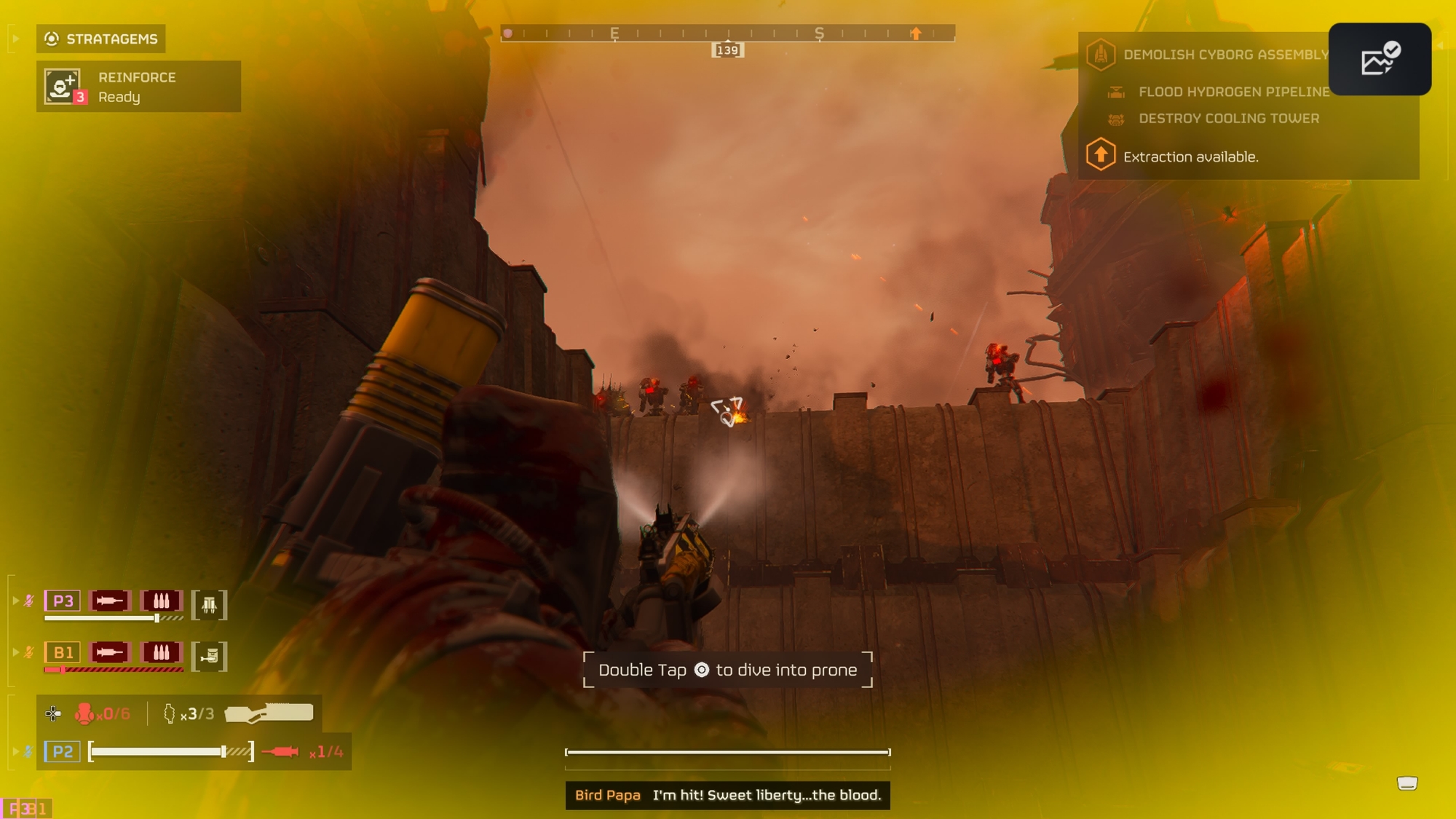Select the P3 squad member tag
The height and width of the screenshot is (819, 1456).
coord(63,601)
